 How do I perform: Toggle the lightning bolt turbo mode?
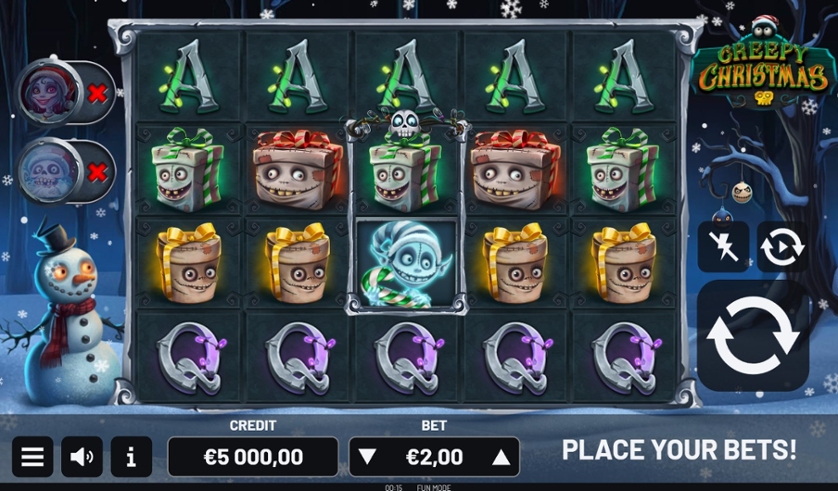[722, 246]
